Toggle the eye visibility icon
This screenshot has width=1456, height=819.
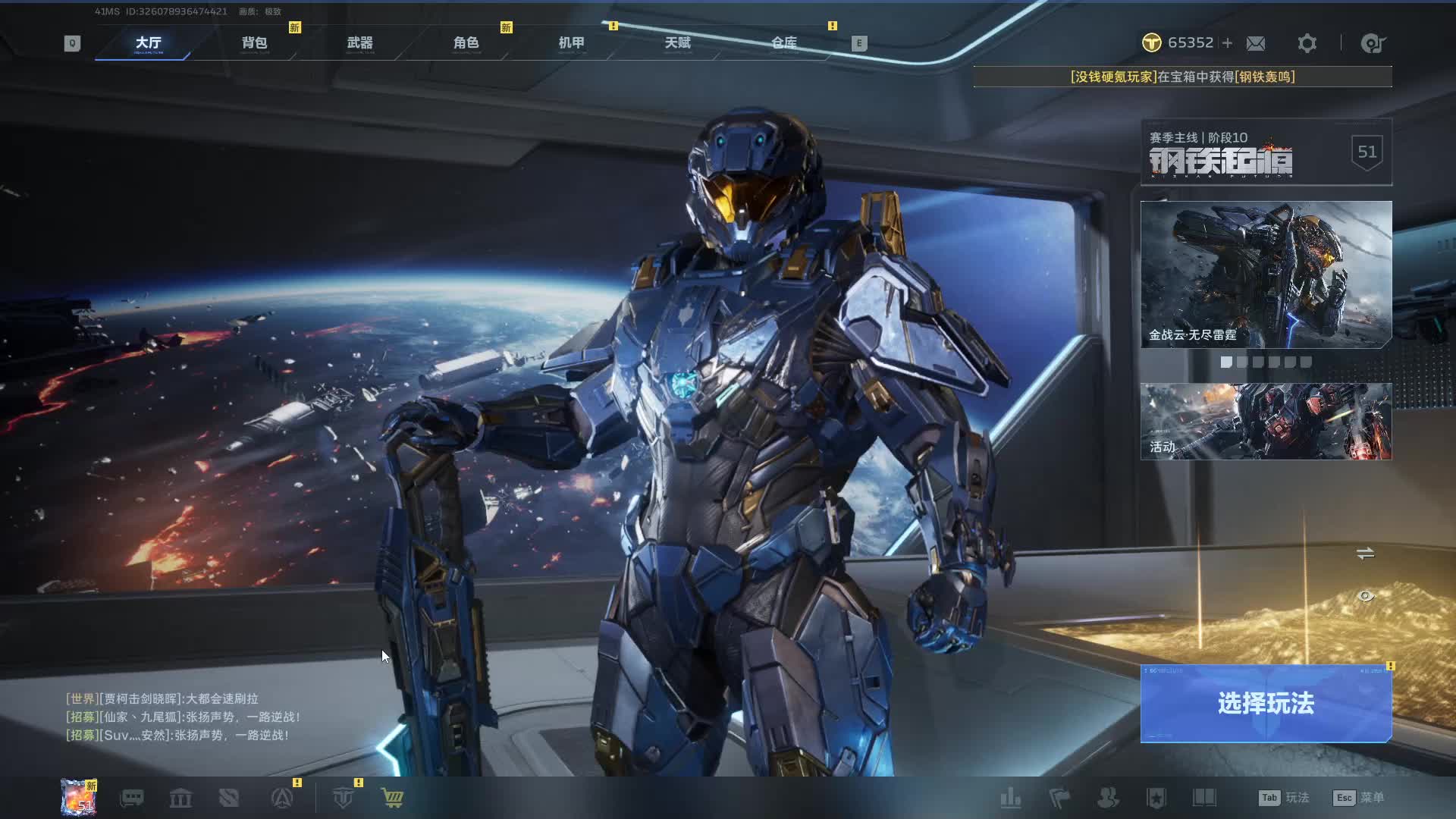pyautogui.click(x=1365, y=596)
